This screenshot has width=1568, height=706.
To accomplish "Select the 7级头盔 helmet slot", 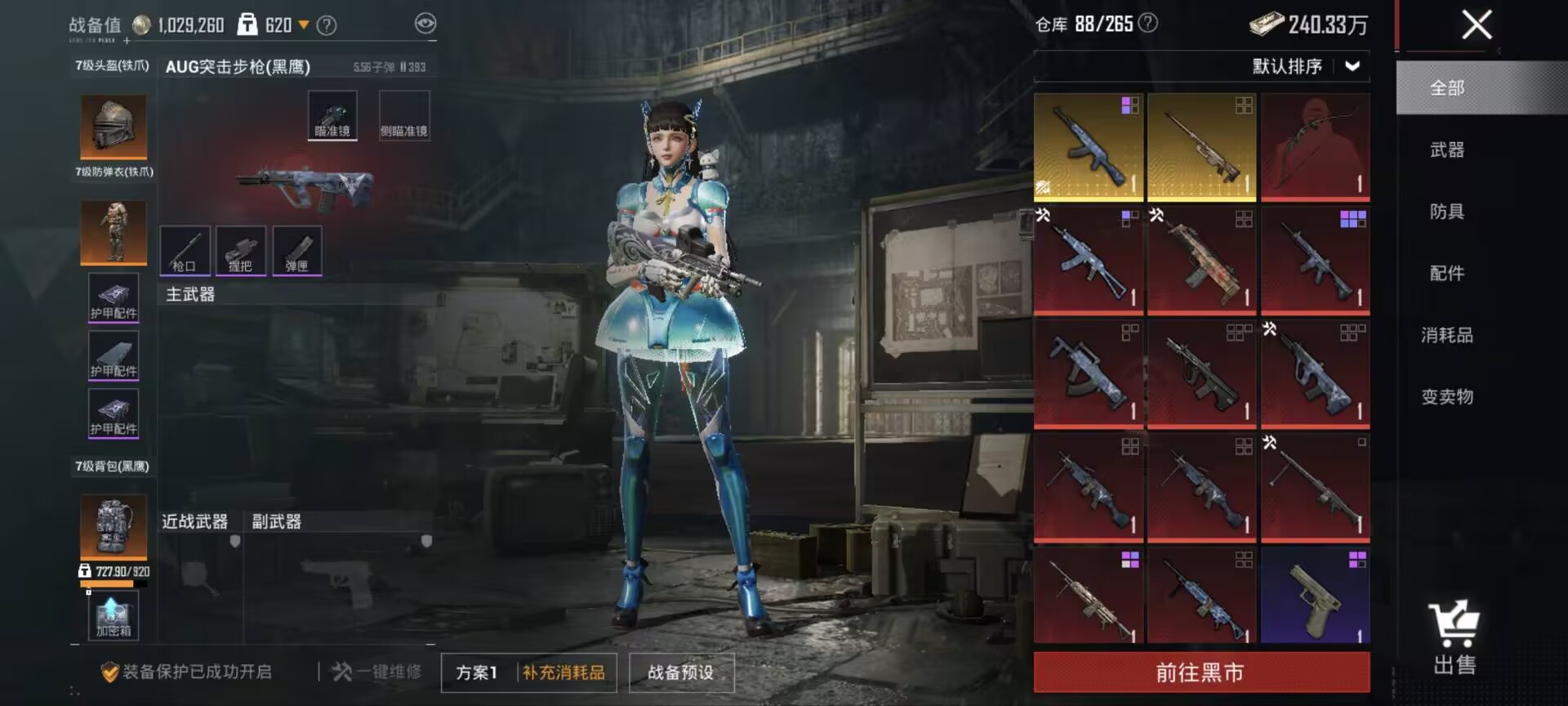I will point(114,127).
